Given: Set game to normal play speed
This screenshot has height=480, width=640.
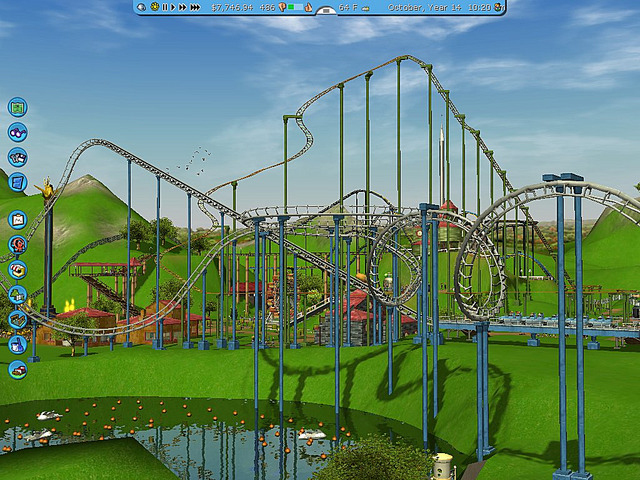Looking at the screenshot, I should pyautogui.click(x=174, y=7).
